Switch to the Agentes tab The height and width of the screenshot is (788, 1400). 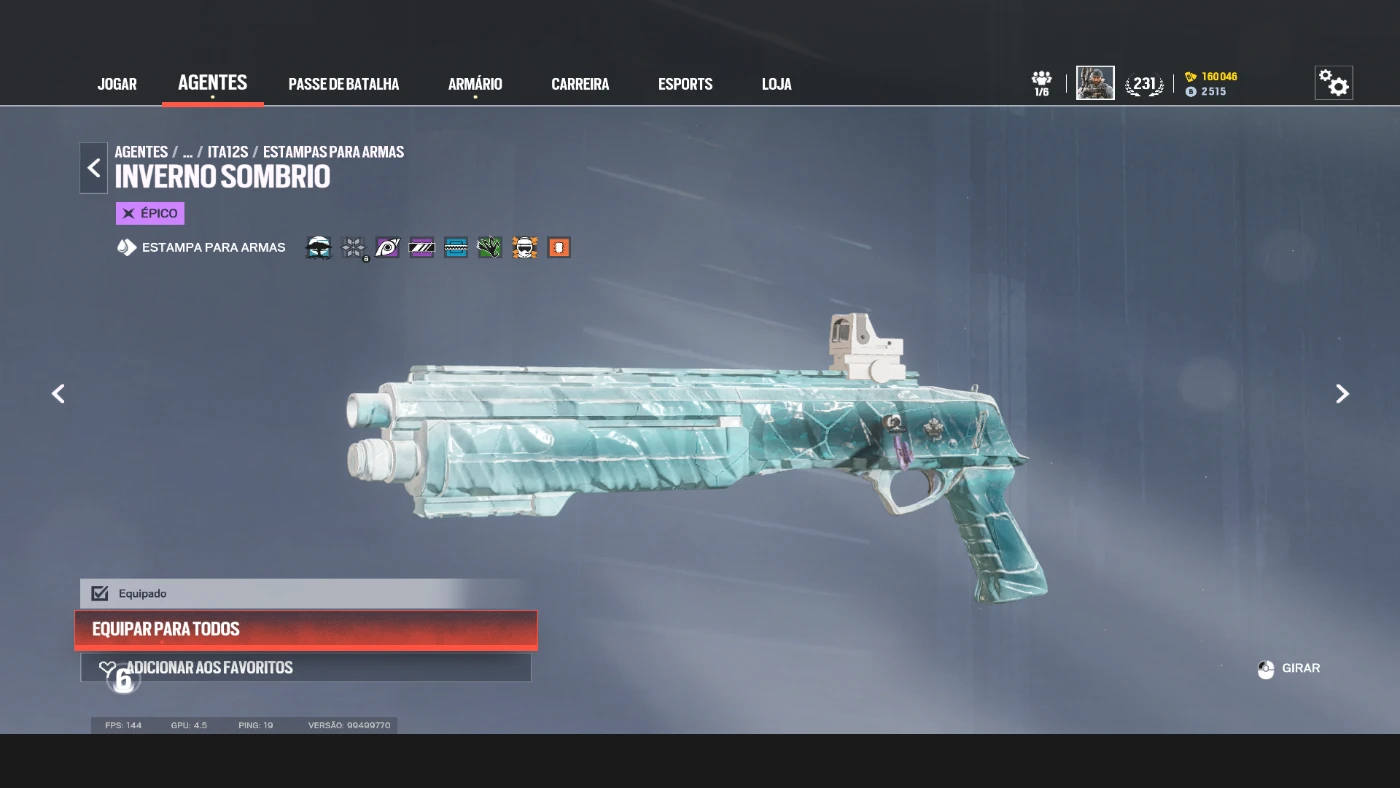pos(212,83)
